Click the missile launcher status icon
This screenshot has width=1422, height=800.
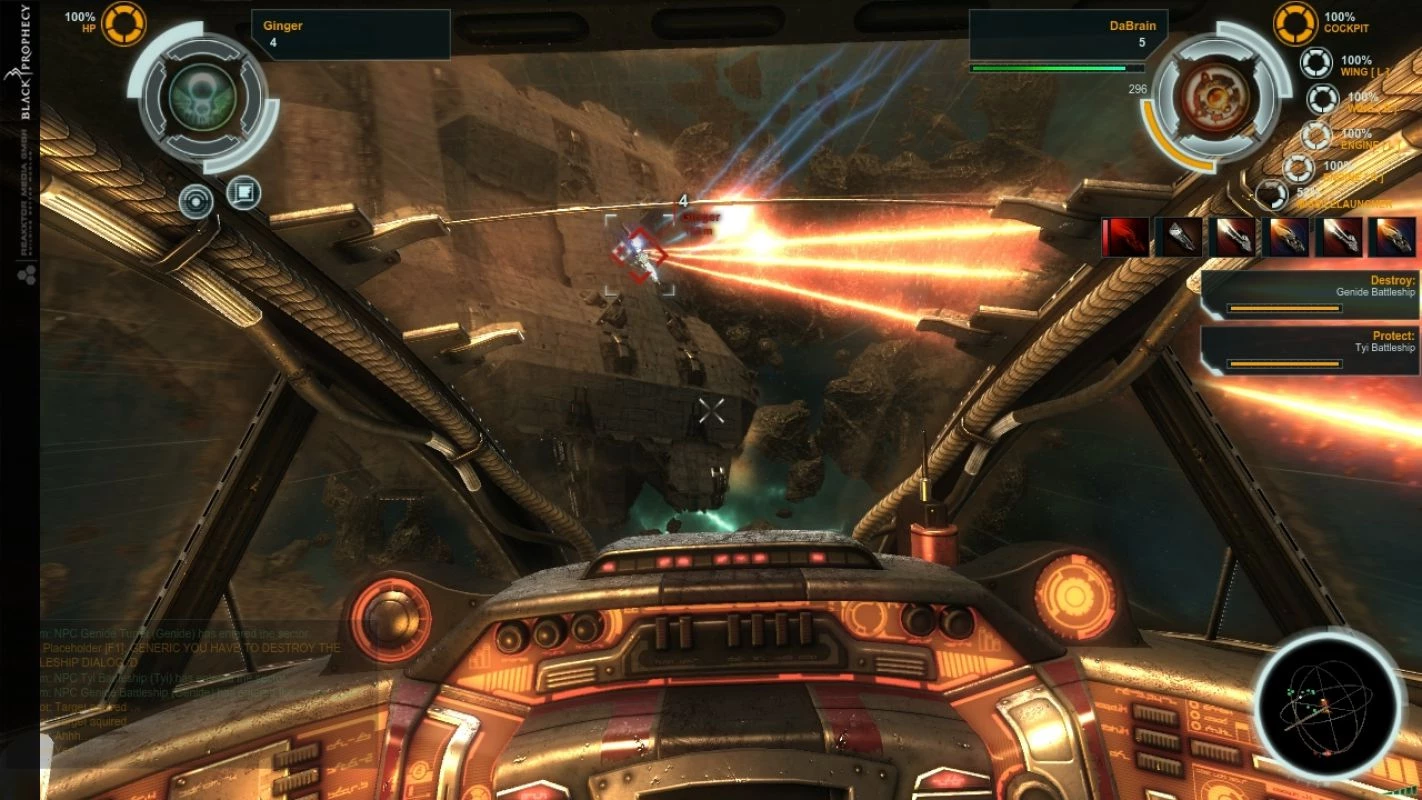click(x=1272, y=195)
